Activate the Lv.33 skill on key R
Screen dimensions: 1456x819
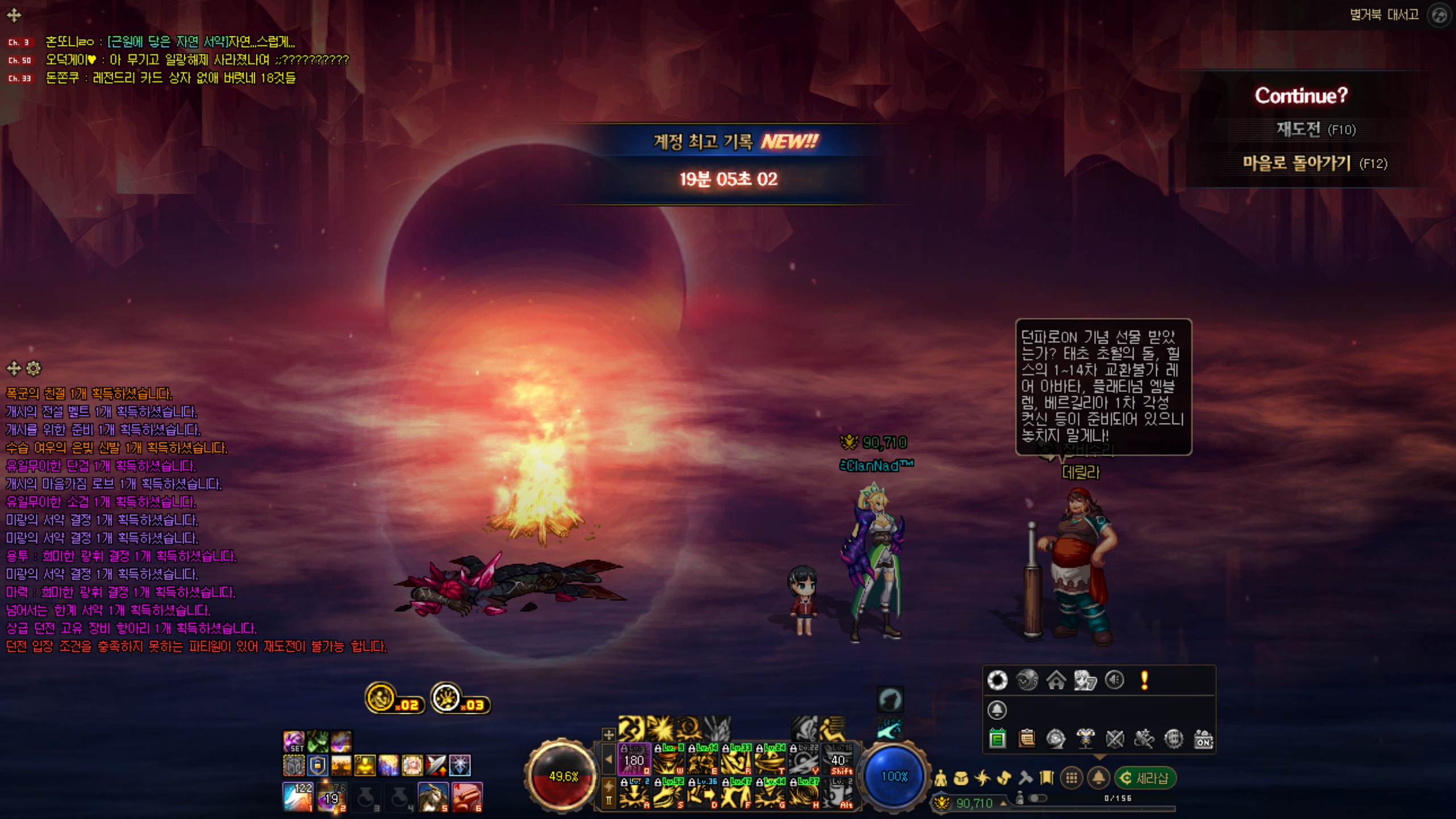[x=736, y=760]
